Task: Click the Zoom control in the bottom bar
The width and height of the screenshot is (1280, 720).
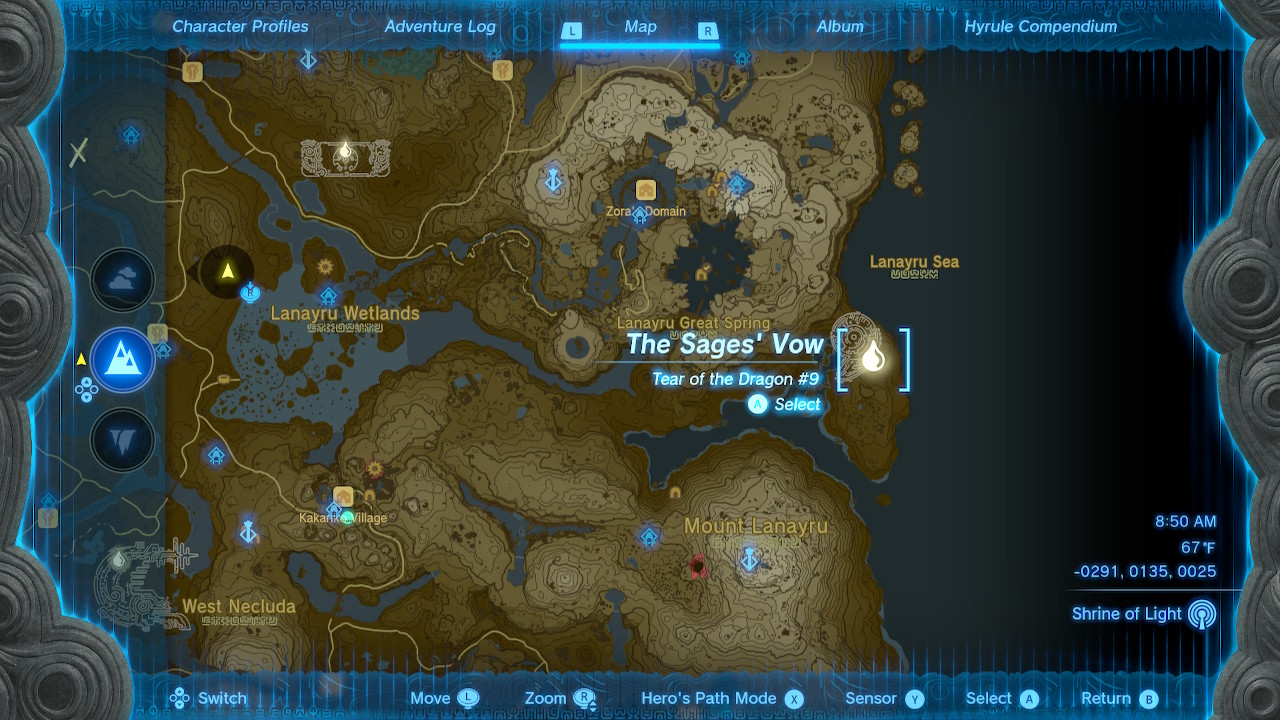Action: point(555,698)
